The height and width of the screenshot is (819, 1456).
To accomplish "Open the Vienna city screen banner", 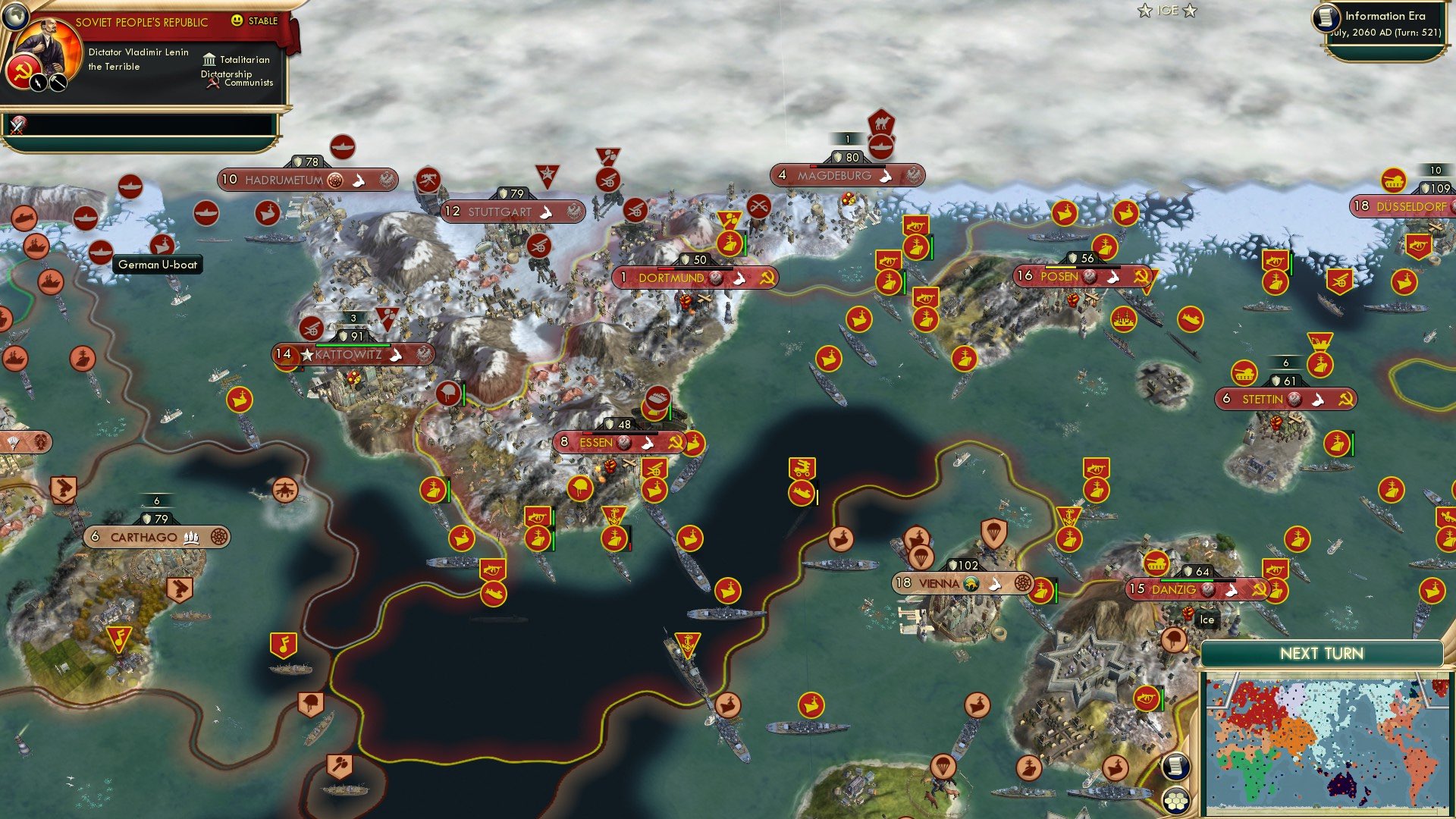I will [x=940, y=584].
